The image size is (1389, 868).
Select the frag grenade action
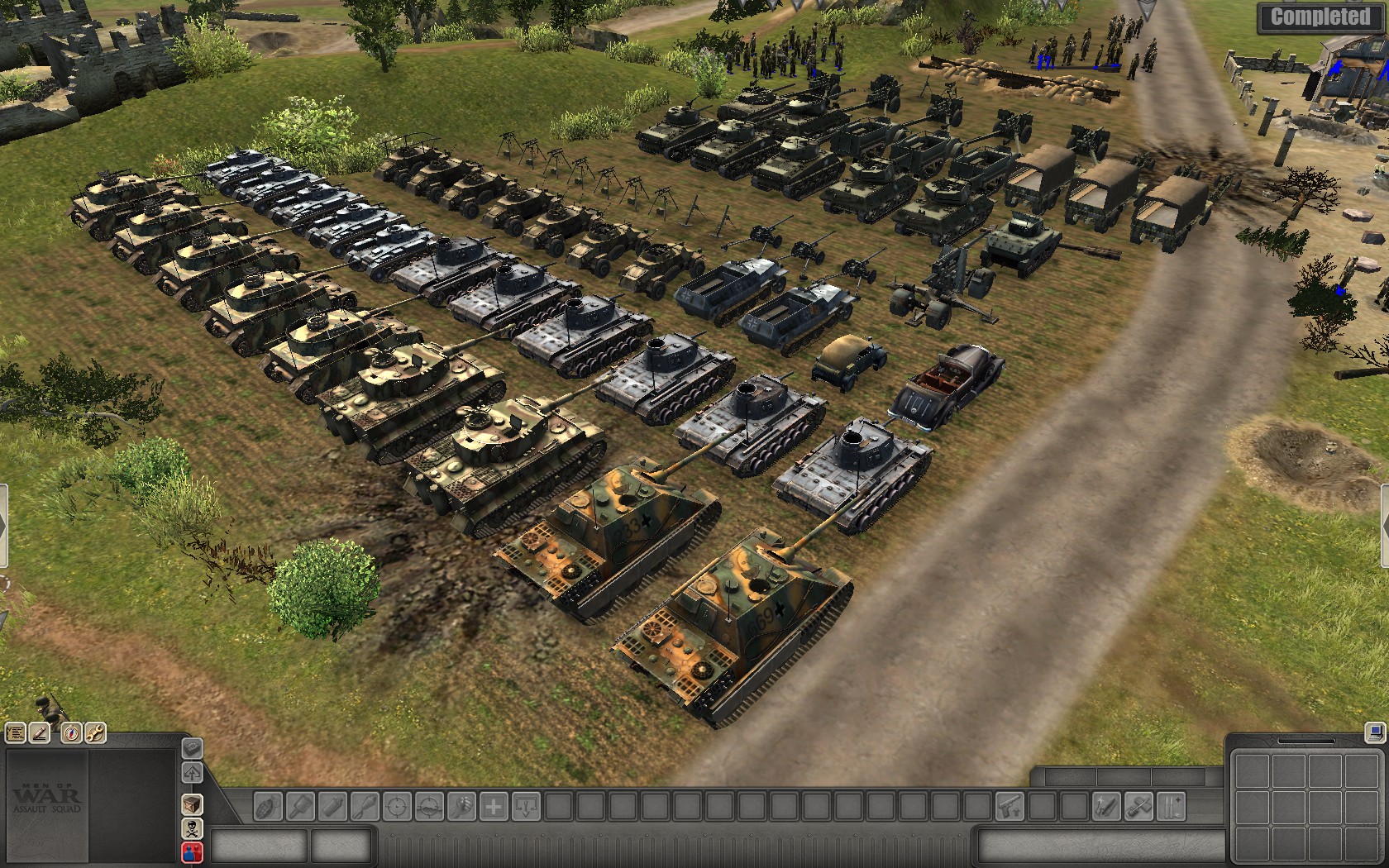(x=269, y=806)
